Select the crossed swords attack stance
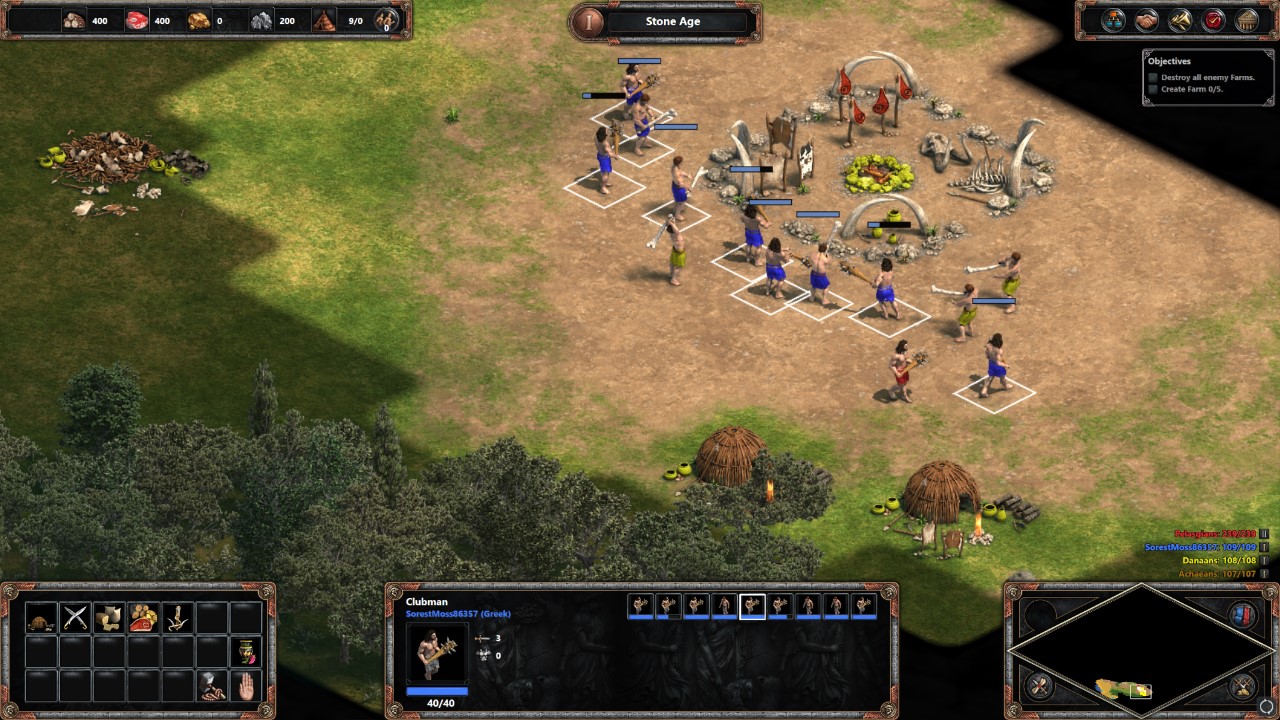 coord(75,617)
